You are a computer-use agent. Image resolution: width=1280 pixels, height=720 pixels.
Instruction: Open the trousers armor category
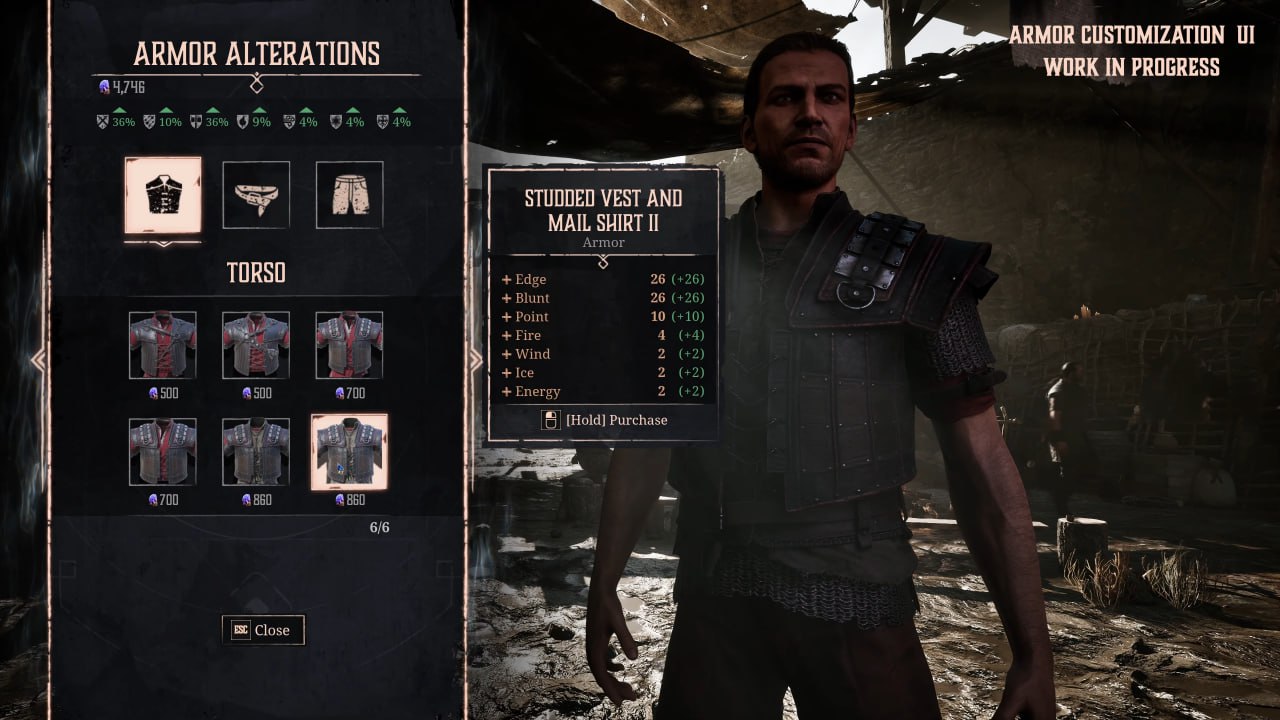(349, 195)
